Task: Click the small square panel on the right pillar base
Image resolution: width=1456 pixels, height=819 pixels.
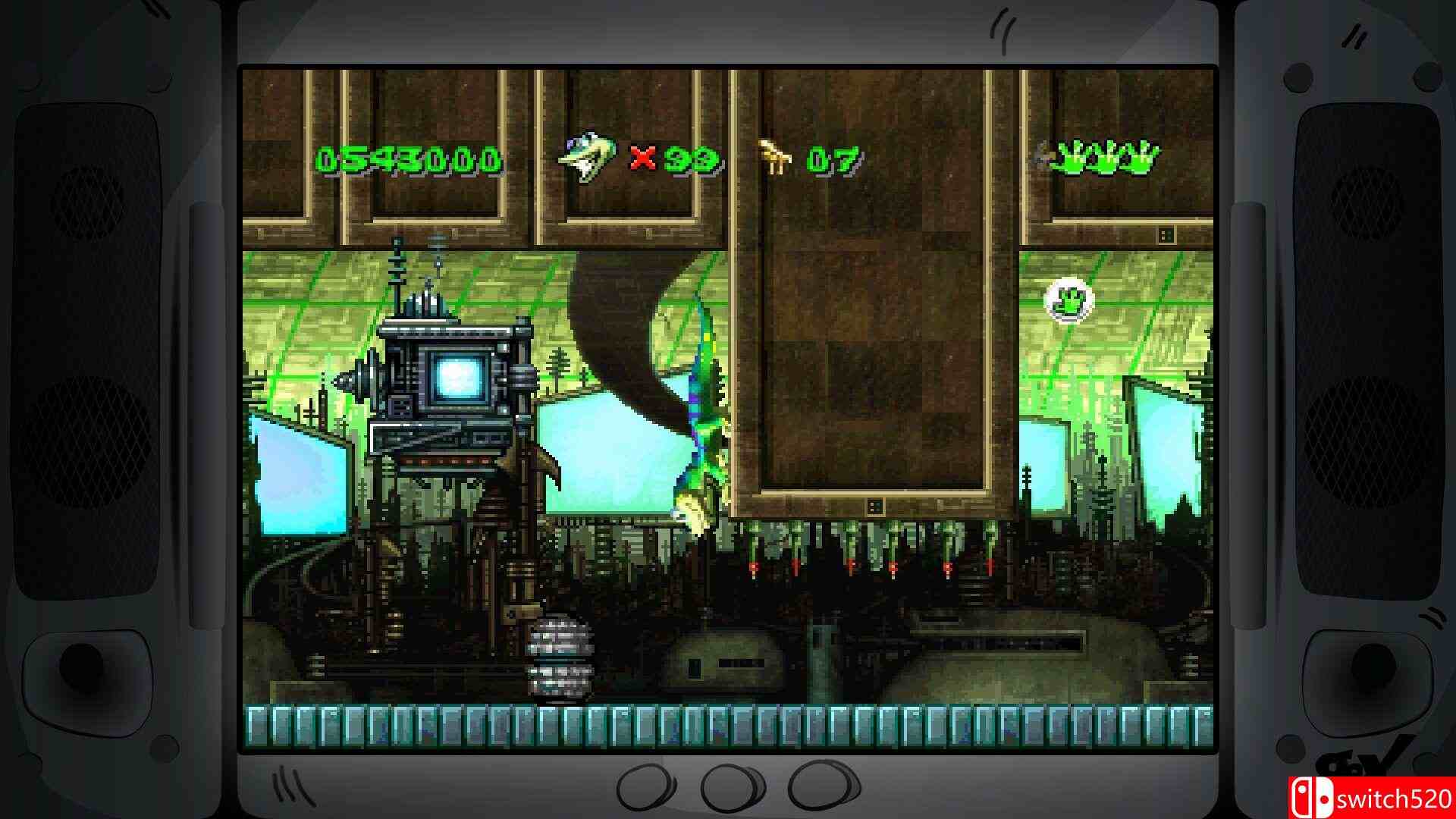Action: (1166, 235)
